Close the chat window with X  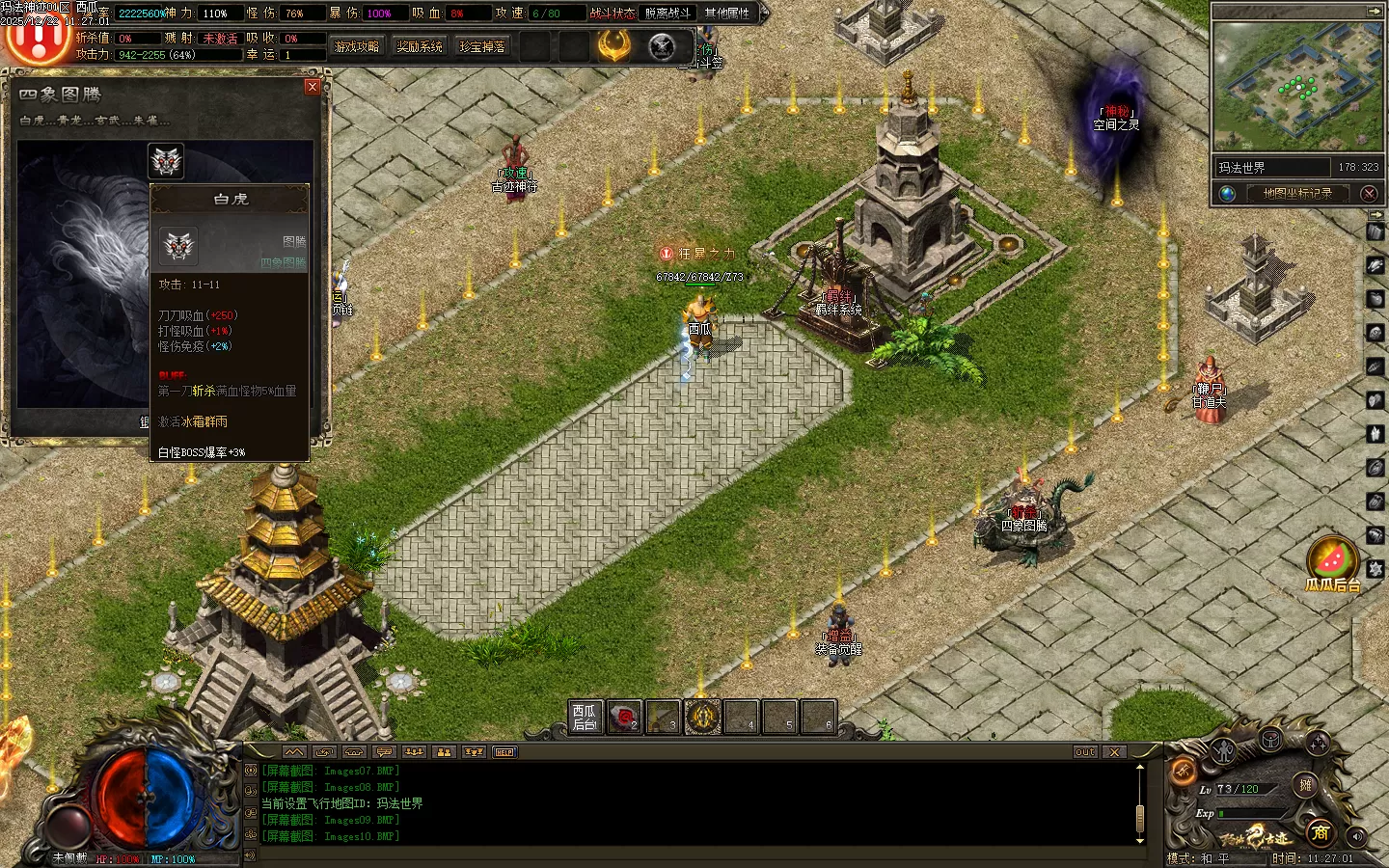click(1114, 752)
